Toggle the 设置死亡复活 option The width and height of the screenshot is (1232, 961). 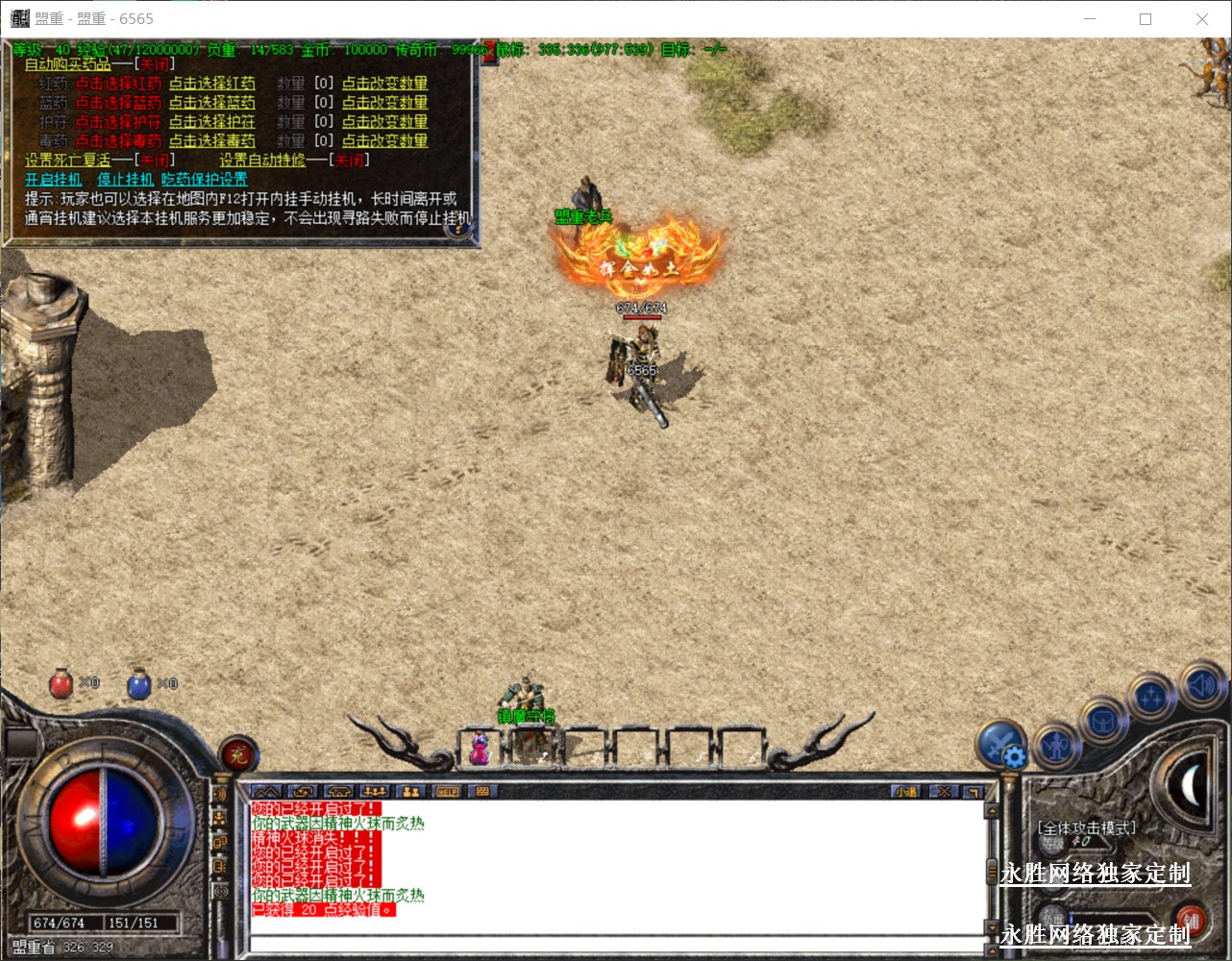[154, 160]
